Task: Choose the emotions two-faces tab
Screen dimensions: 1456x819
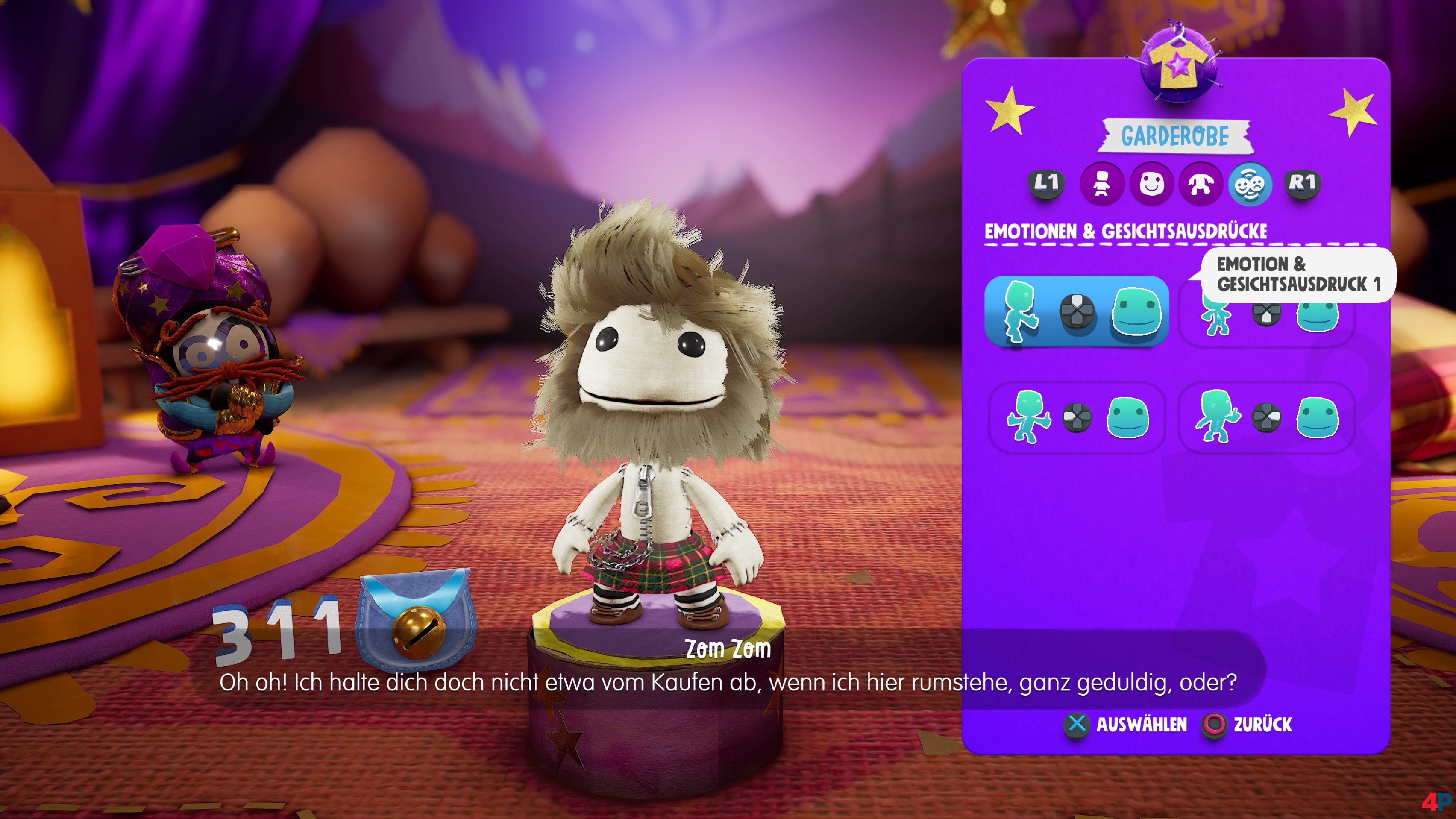Action: pyautogui.click(x=1250, y=184)
